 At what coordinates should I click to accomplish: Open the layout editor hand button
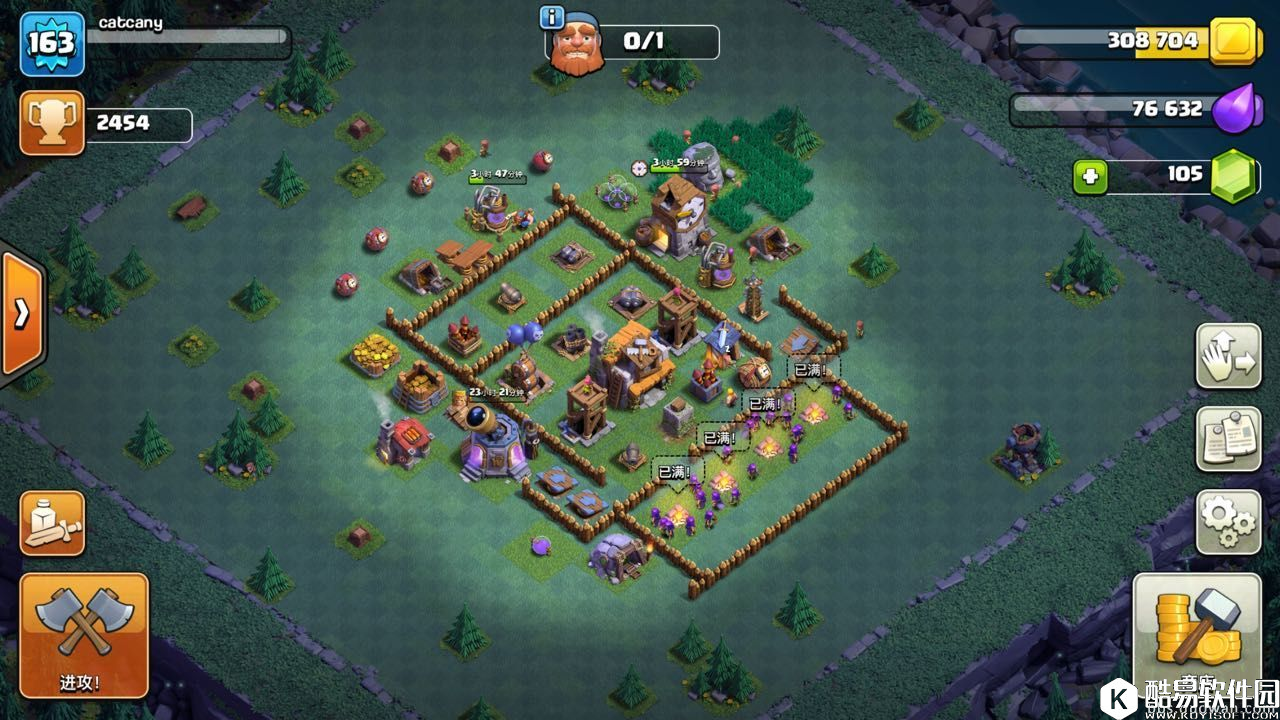[1228, 356]
